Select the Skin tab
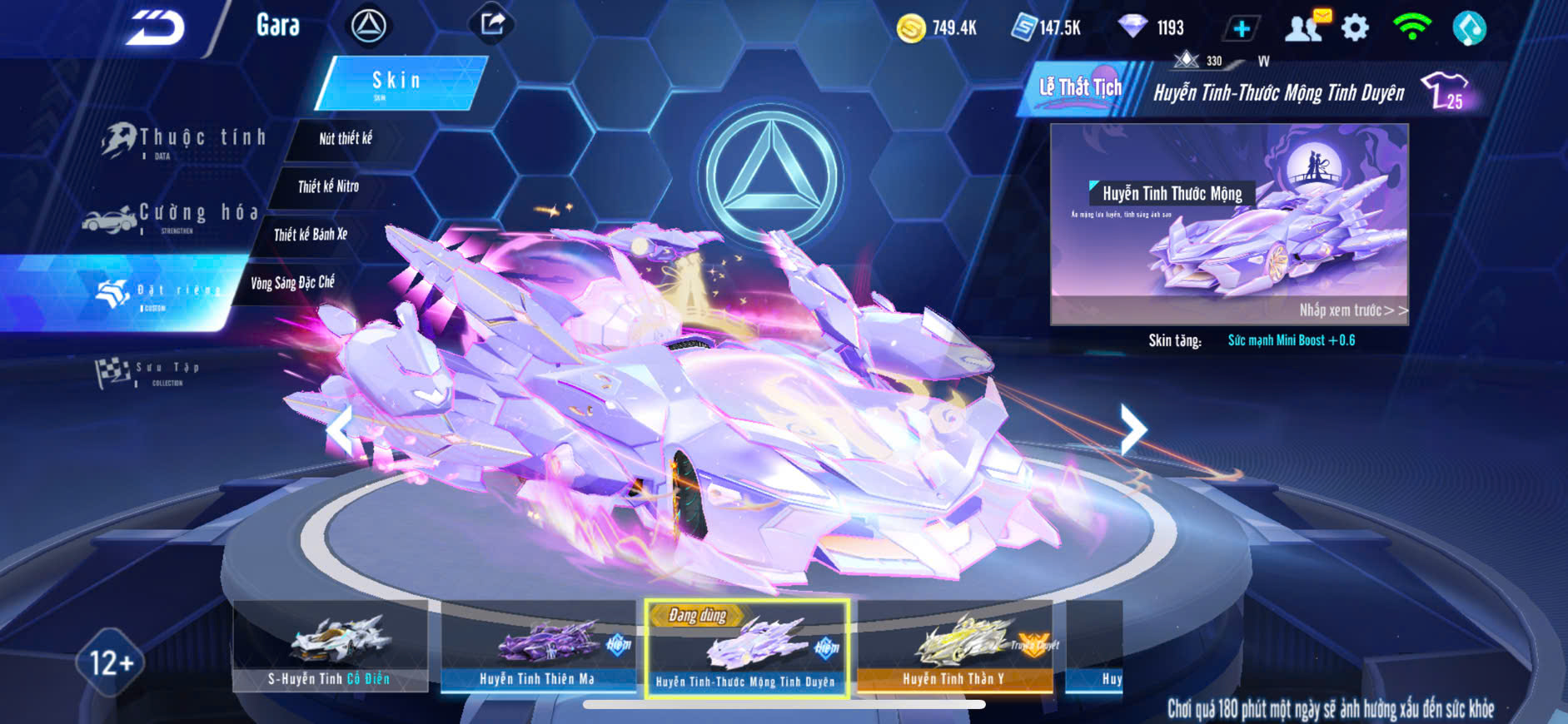This screenshot has width=1568, height=724. click(398, 82)
